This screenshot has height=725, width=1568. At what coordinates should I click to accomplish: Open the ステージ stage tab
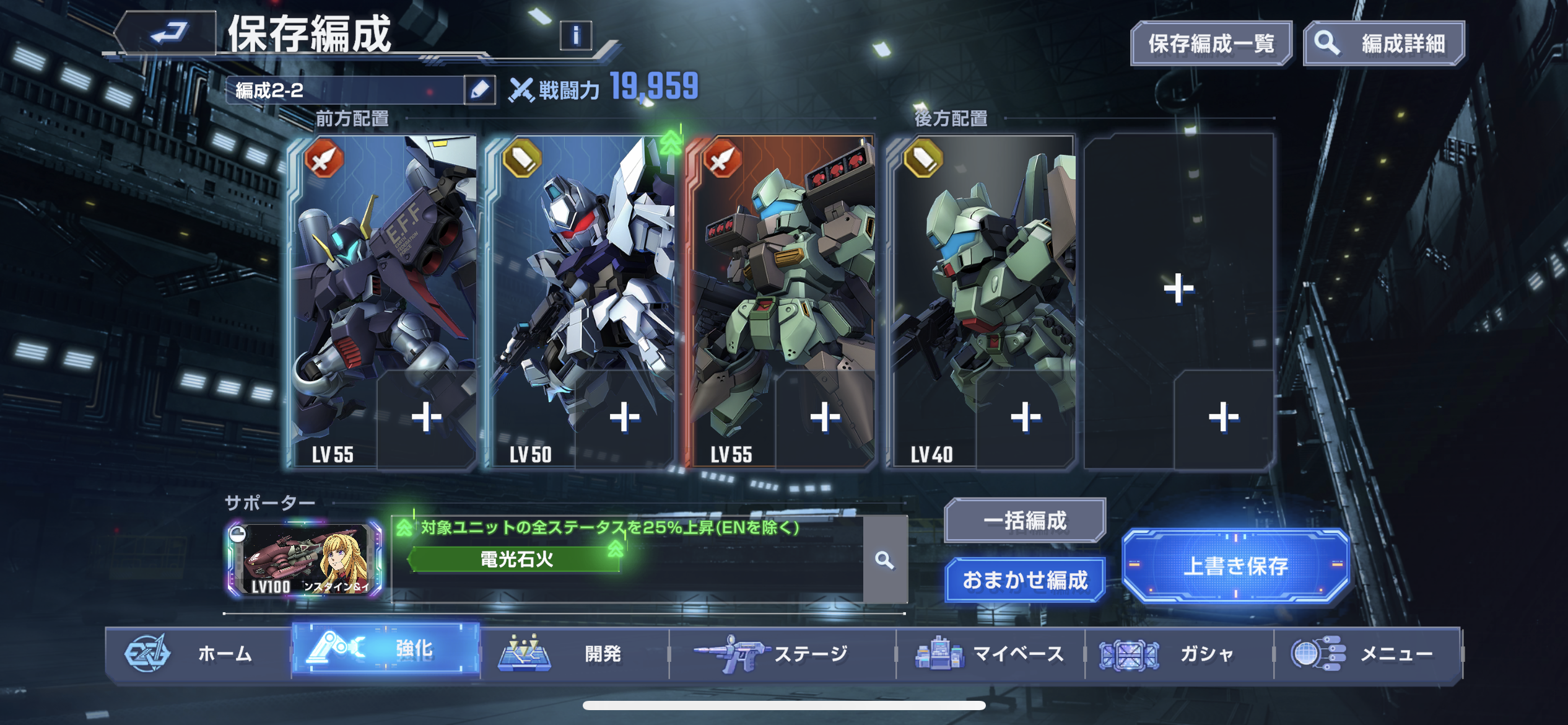(783, 653)
